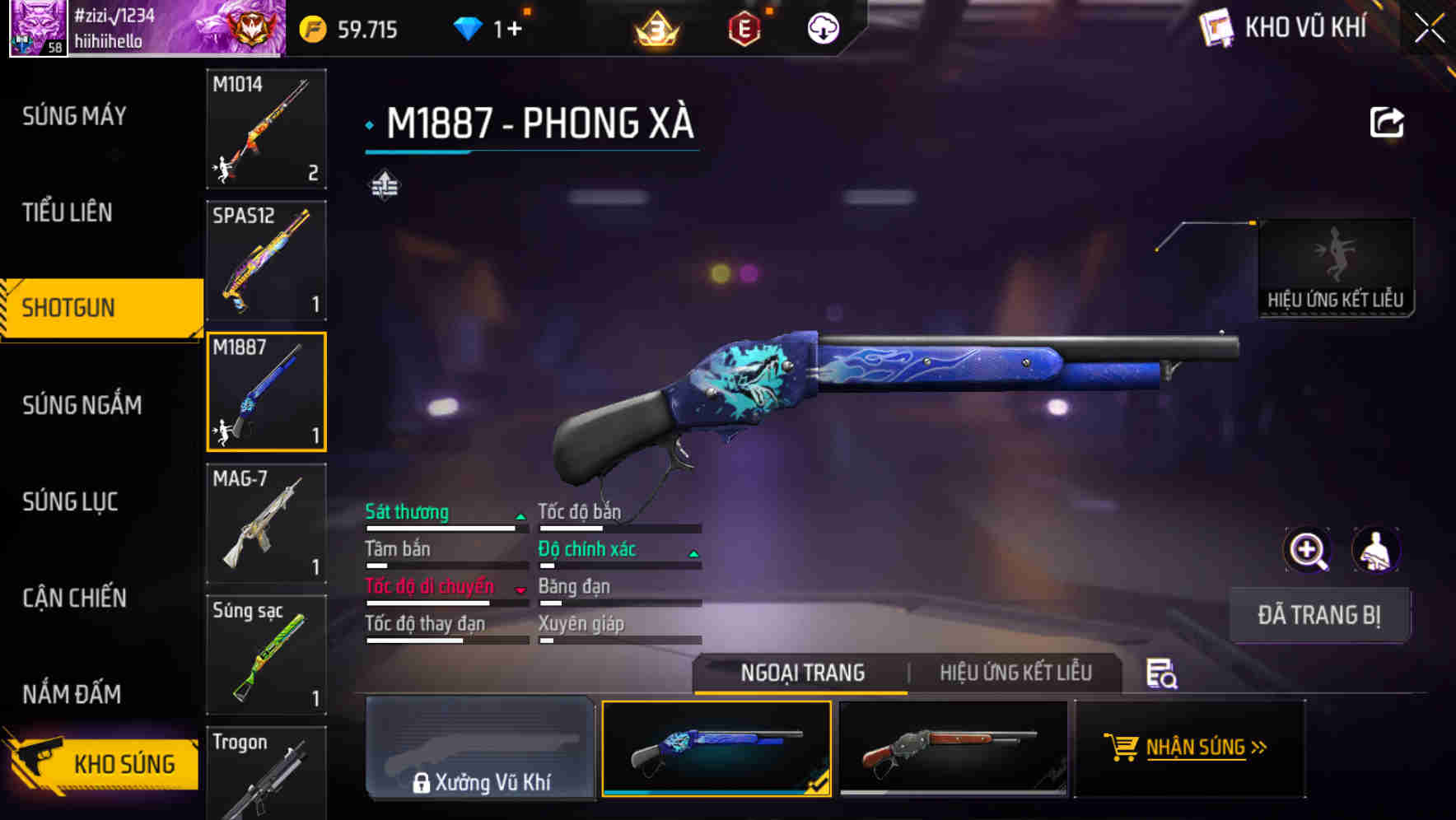
Task: Click the share icon beside the weapon name
Action: (x=1388, y=122)
